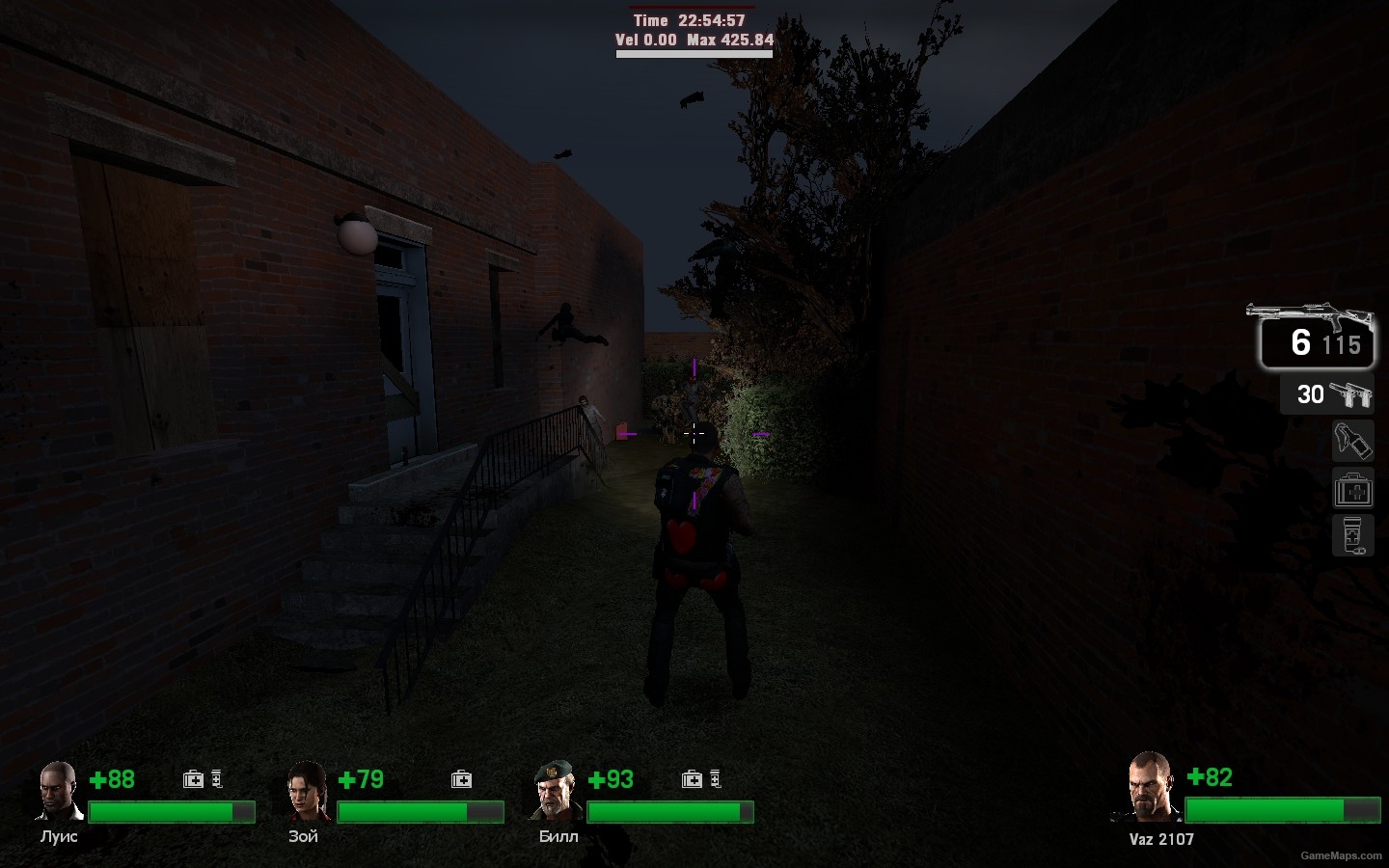The height and width of the screenshot is (868, 1389).
Task: Expand Луис's status panel
Action: (145, 800)
